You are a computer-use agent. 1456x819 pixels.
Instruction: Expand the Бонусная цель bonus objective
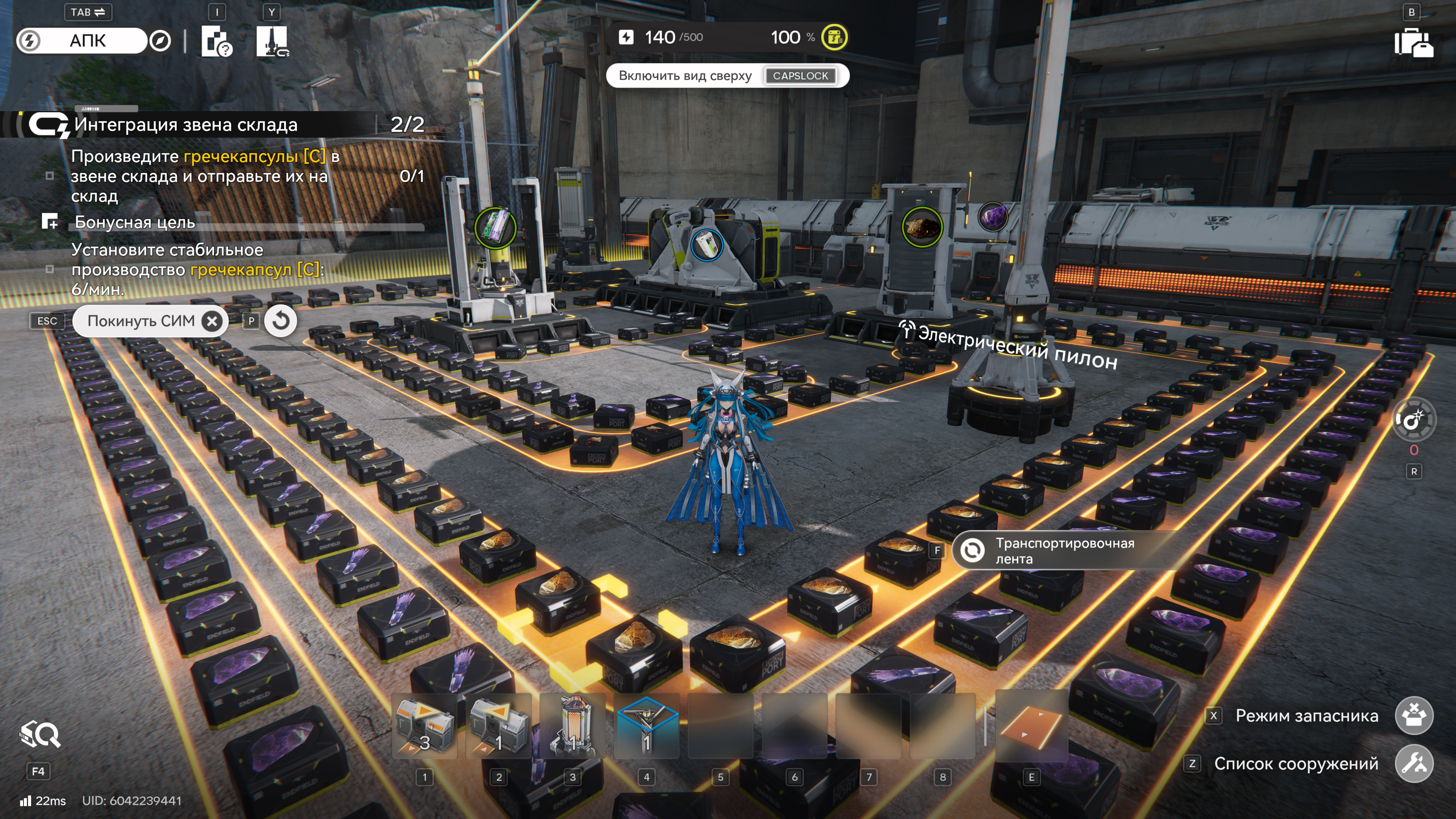point(135,222)
